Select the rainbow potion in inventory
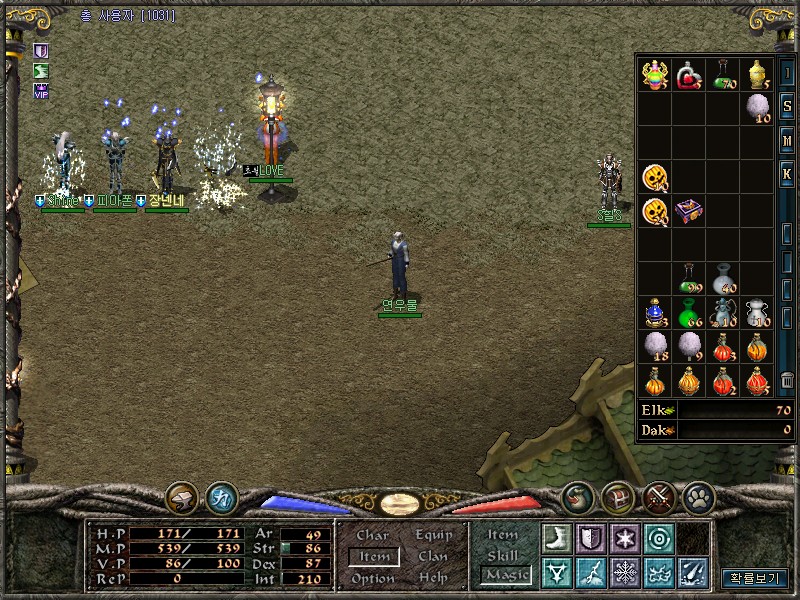 655,73
